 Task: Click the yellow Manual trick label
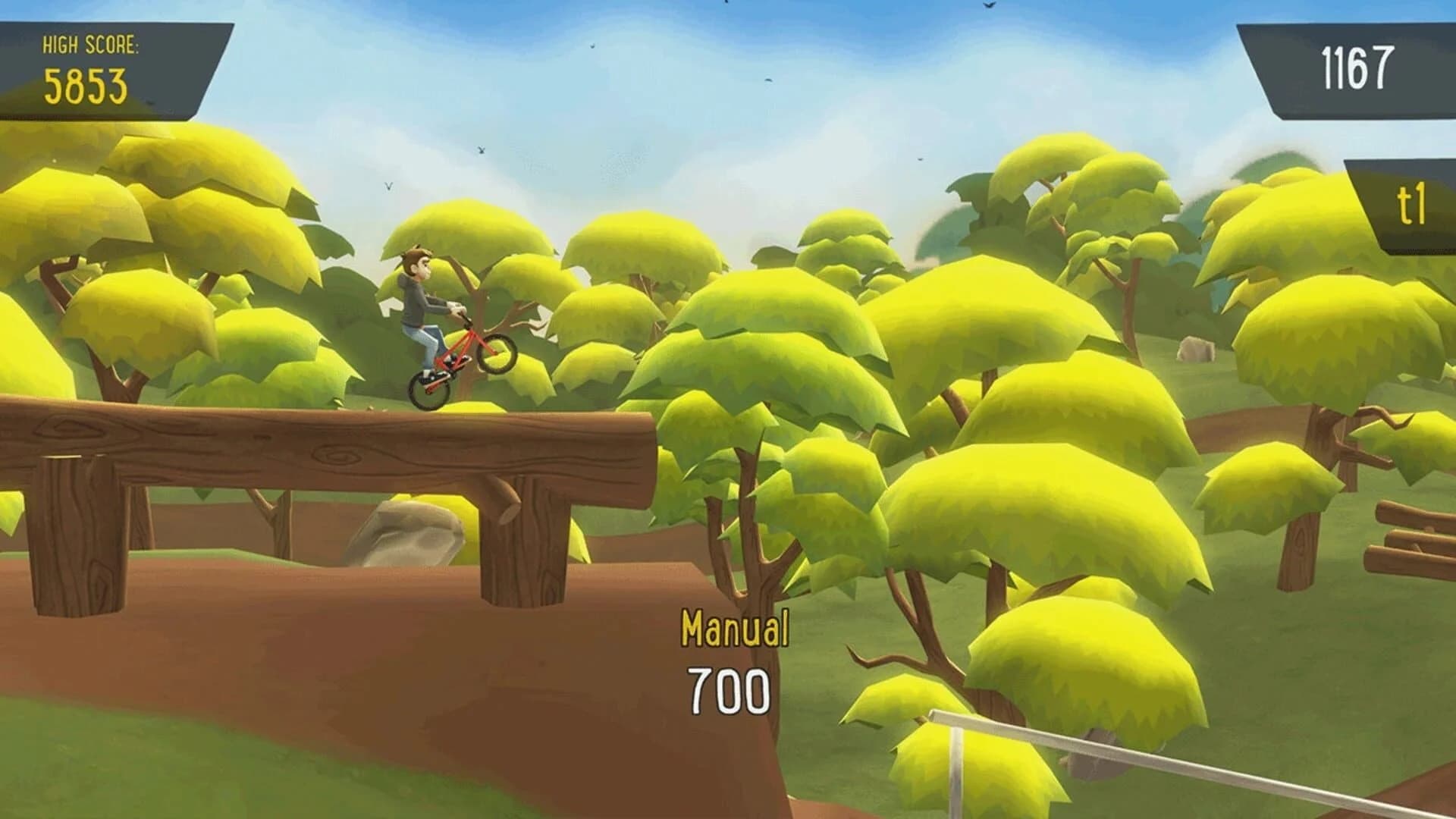734,627
